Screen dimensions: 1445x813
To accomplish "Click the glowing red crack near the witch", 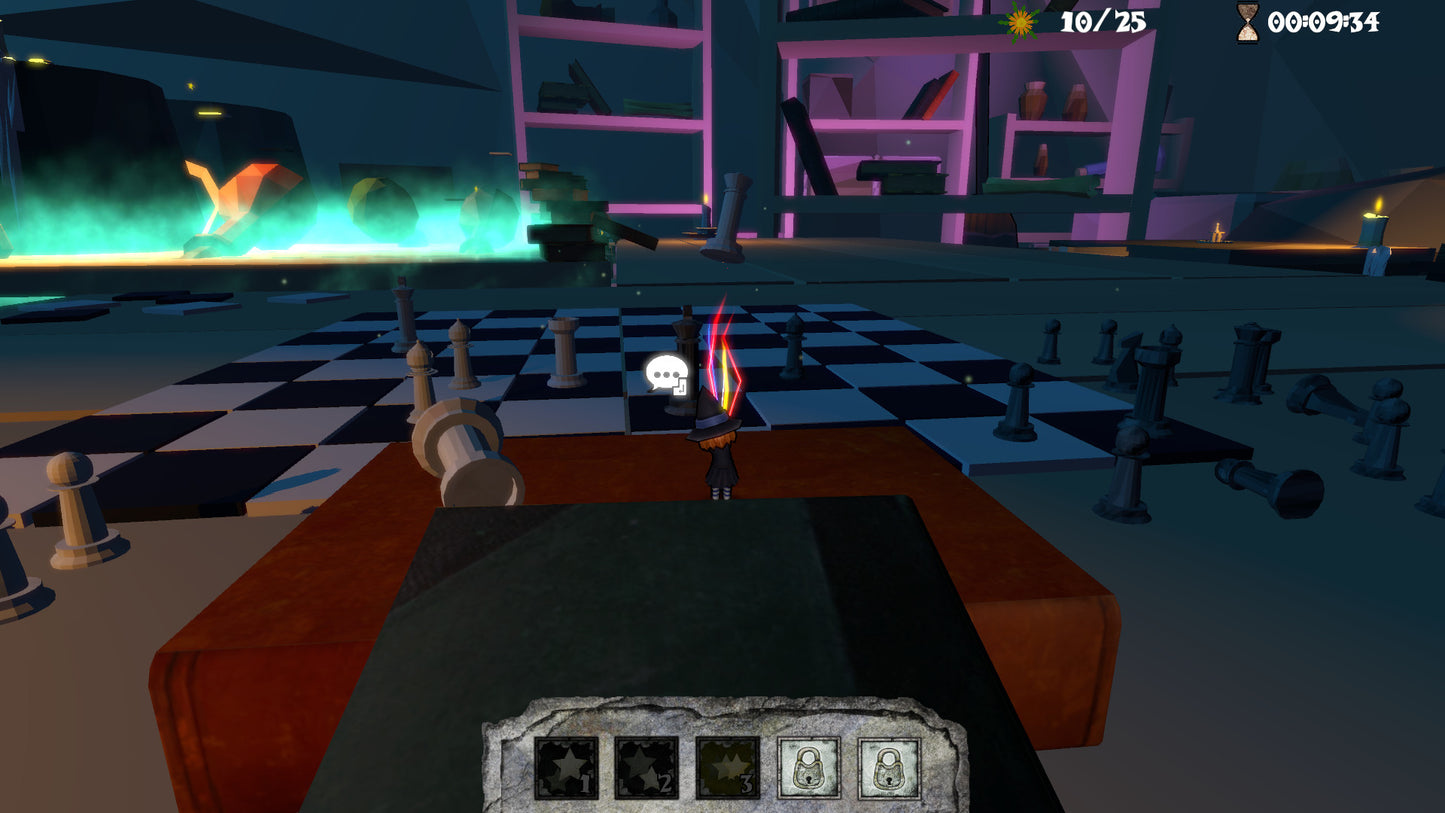I will [x=722, y=360].
